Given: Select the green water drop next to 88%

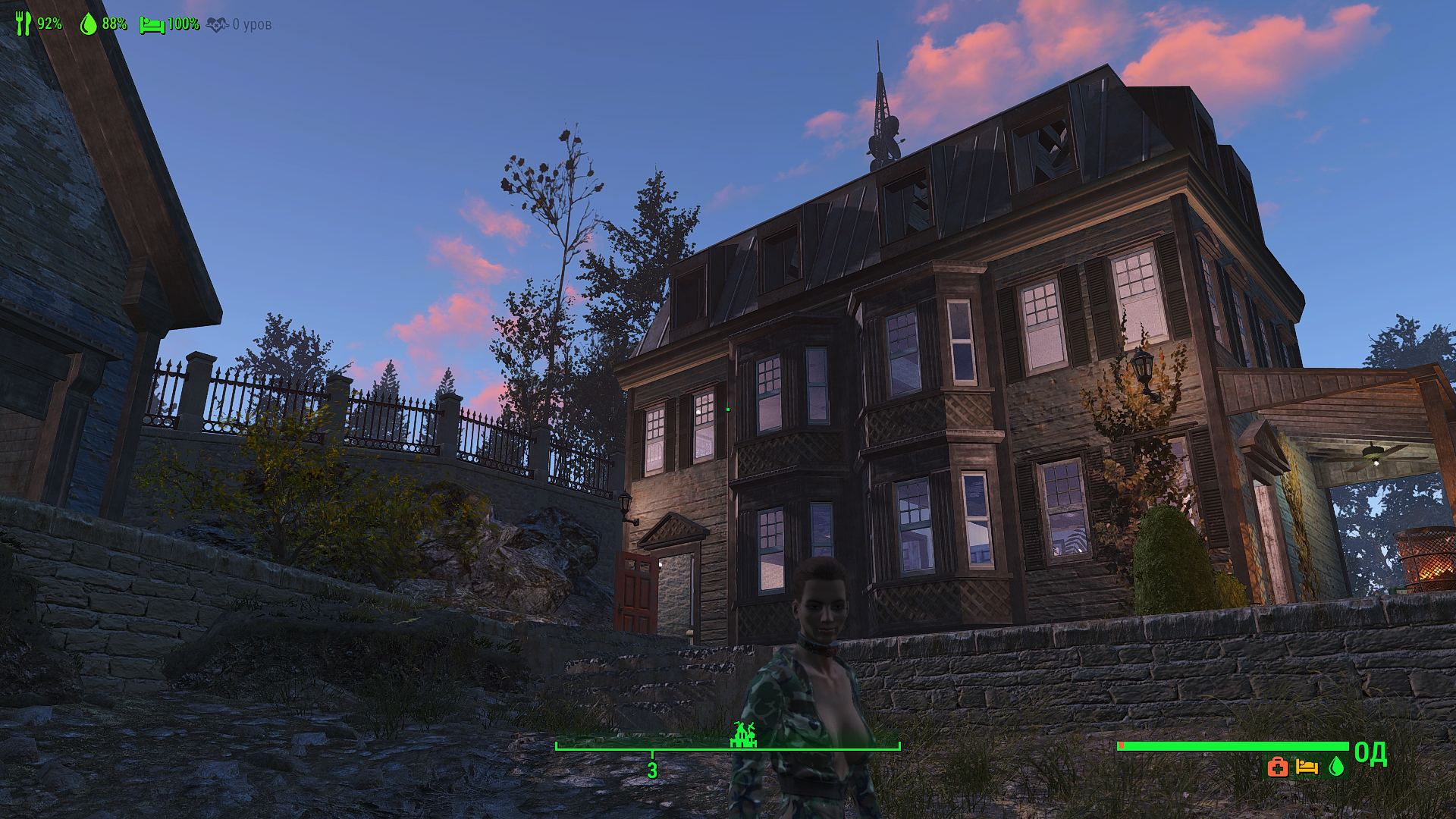Looking at the screenshot, I should coord(89,24).
